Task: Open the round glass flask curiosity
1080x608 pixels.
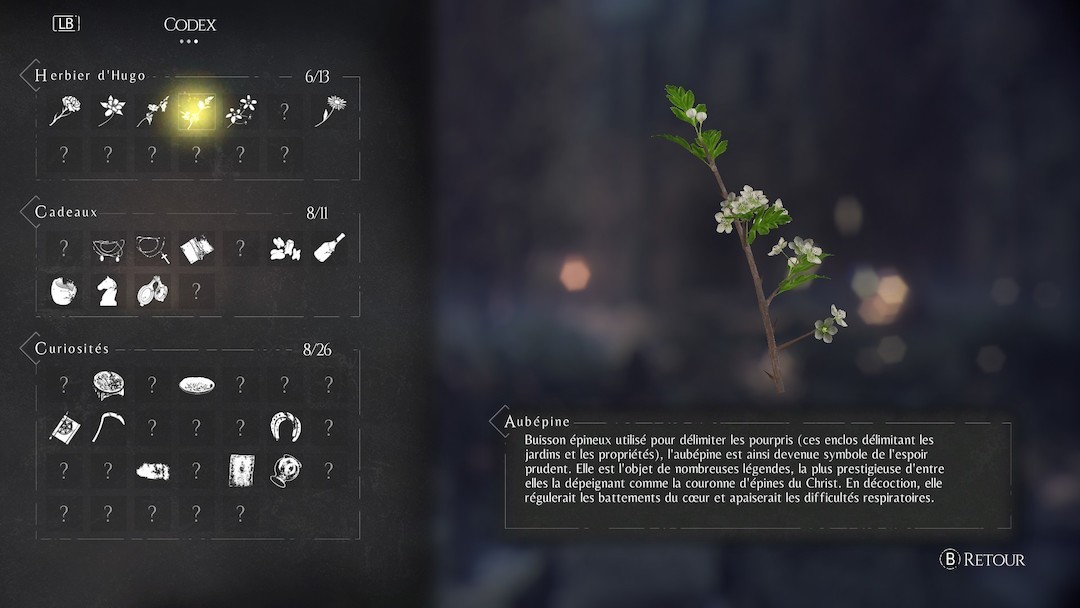Action: coord(285,470)
